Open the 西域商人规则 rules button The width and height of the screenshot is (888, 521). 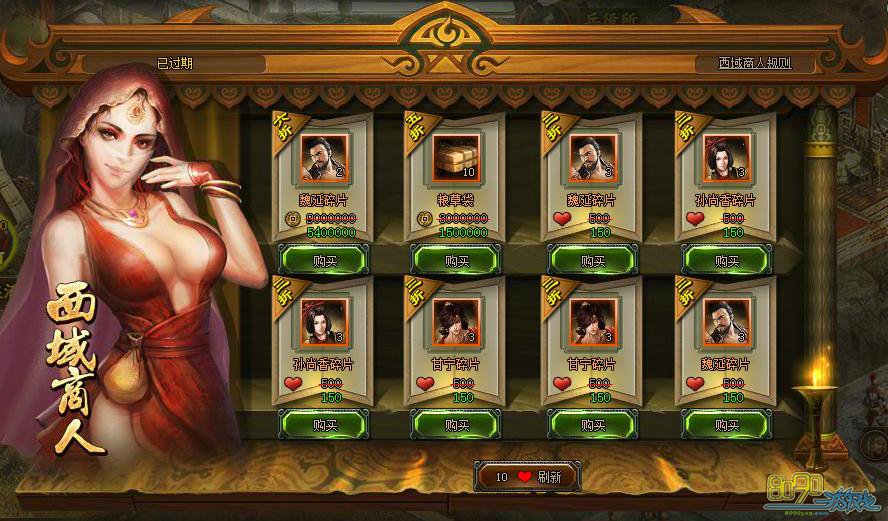point(753,63)
